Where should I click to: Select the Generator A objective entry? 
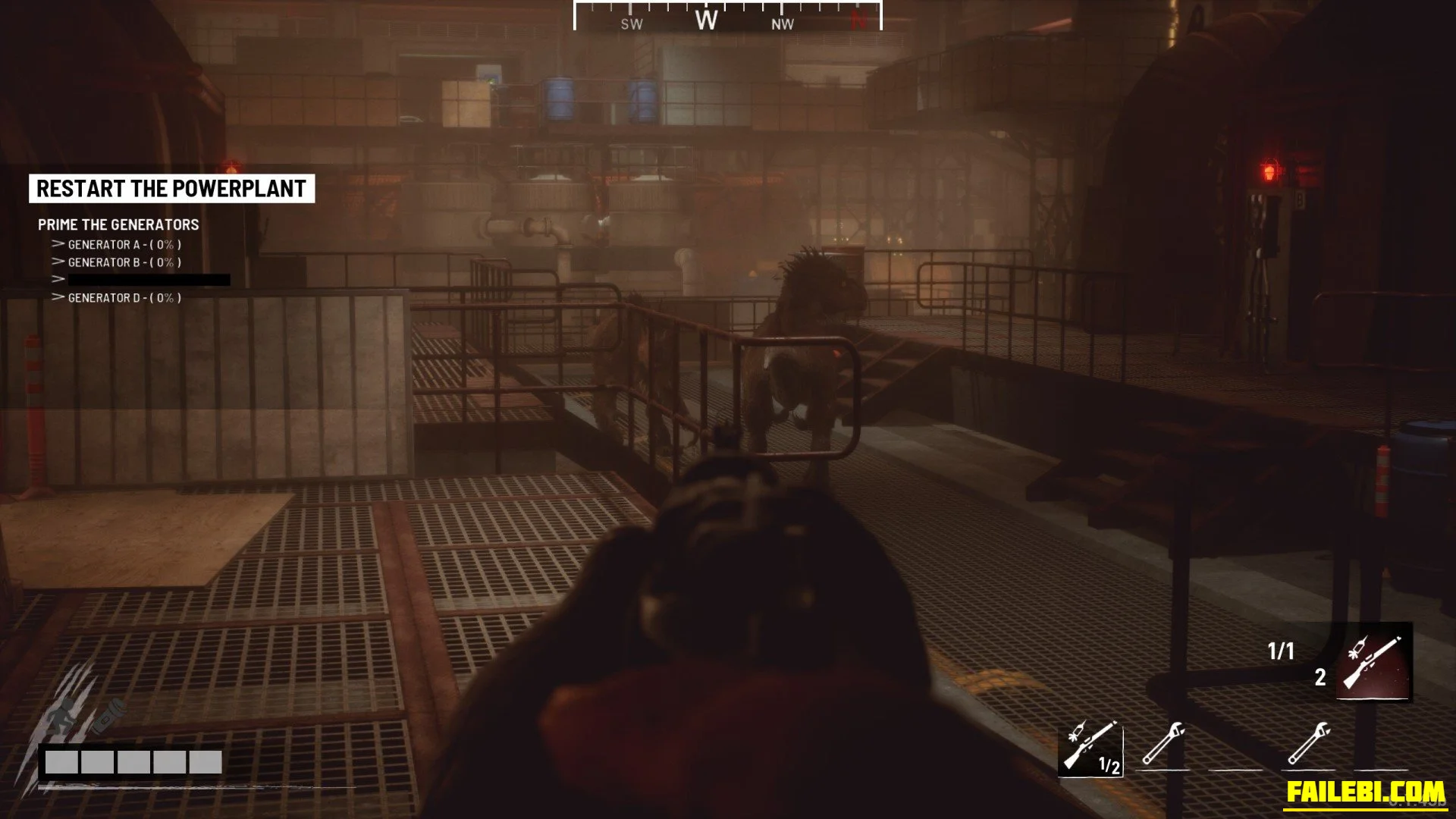tap(124, 245)
